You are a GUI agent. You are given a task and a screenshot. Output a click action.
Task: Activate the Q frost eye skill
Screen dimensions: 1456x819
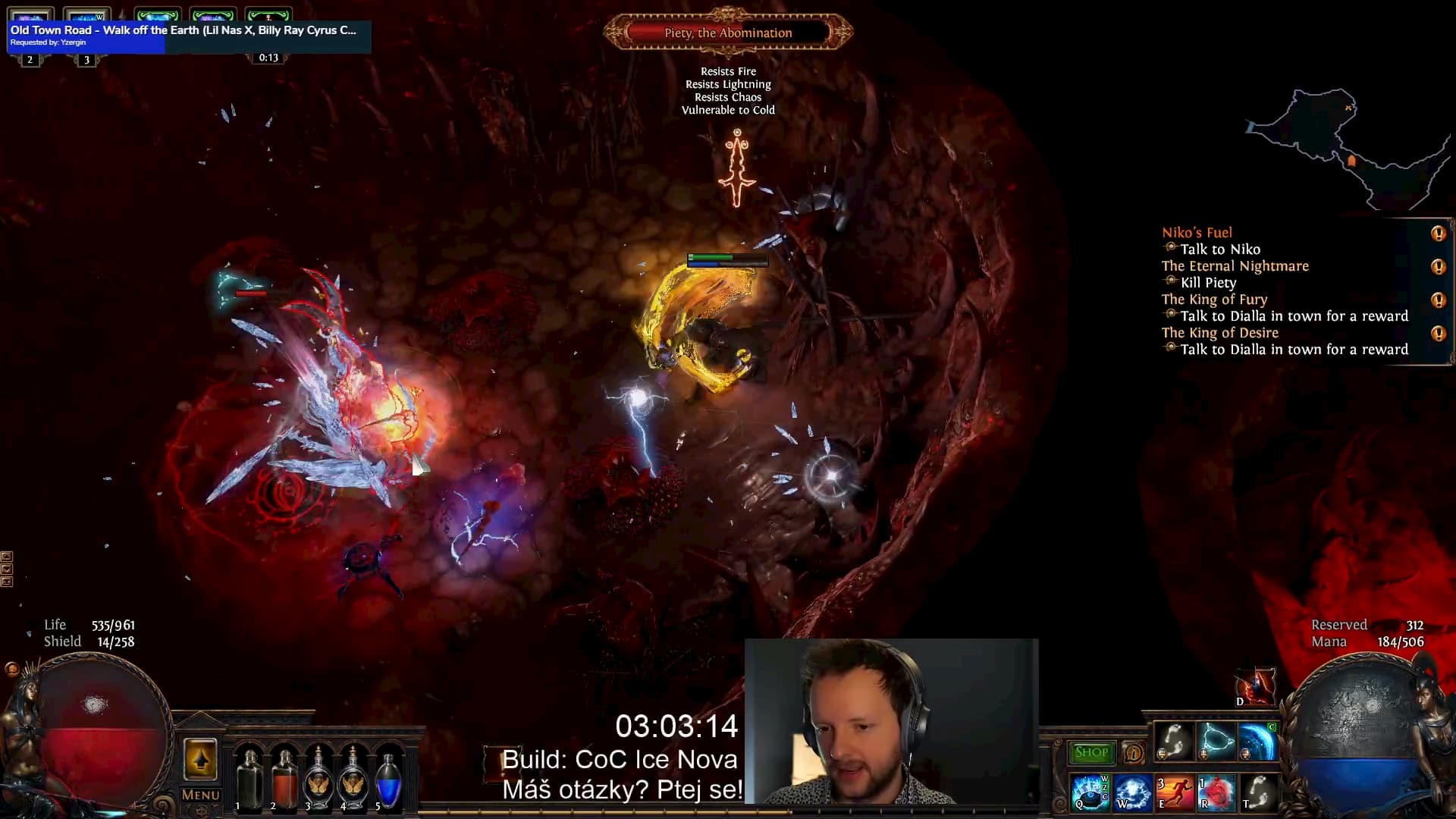pyautogui.click(x=1090, y=792)
